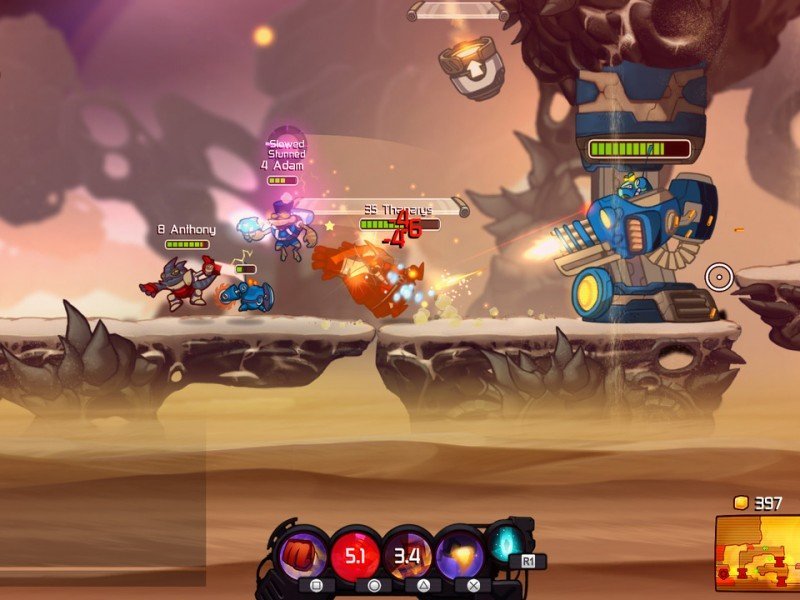This screenshot has width=800, height=600.
Task: Click the minimap of the arena
Action: click(757, 553)
